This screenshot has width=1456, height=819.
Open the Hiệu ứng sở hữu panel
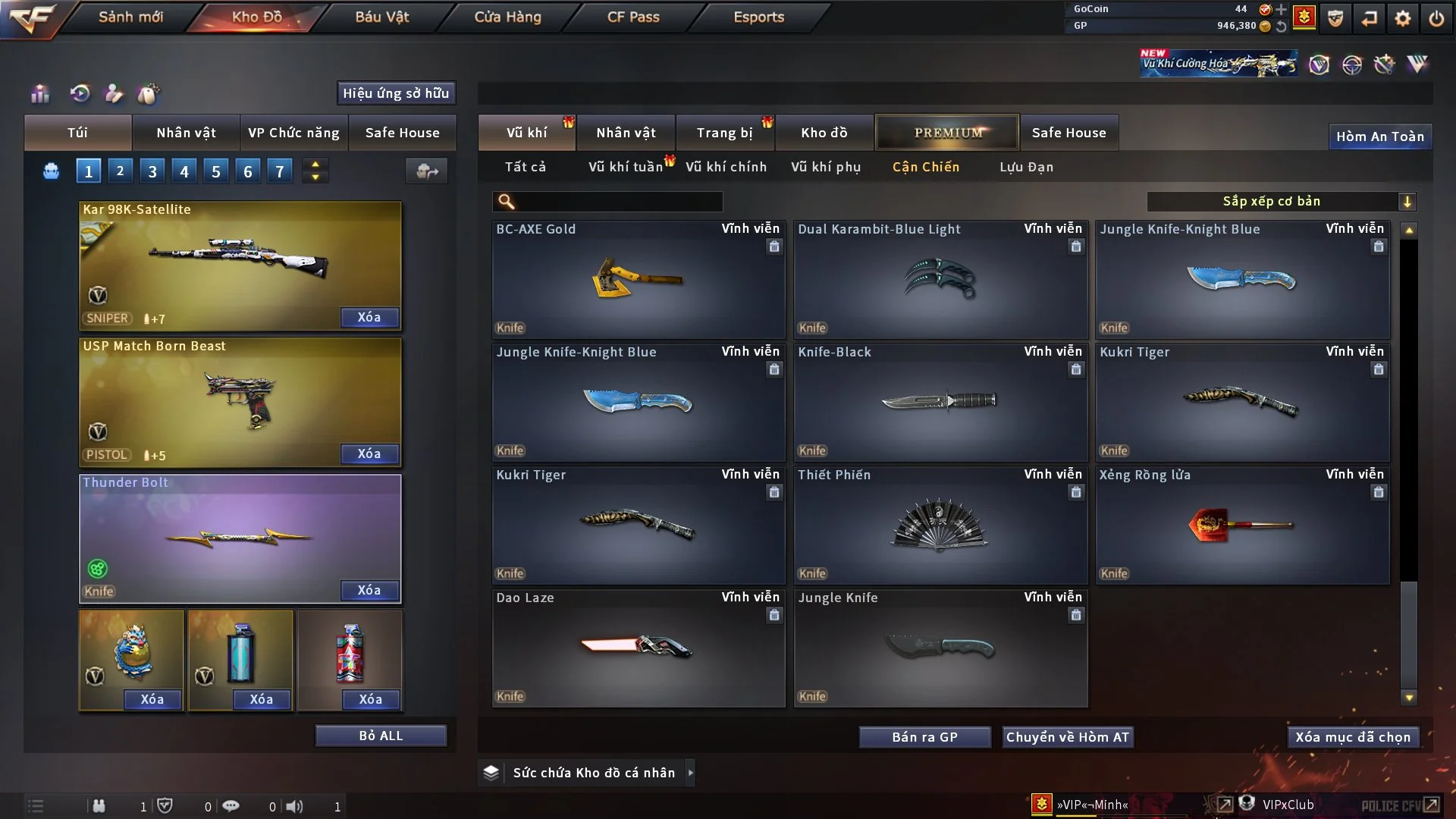click(x=396, y=93)
